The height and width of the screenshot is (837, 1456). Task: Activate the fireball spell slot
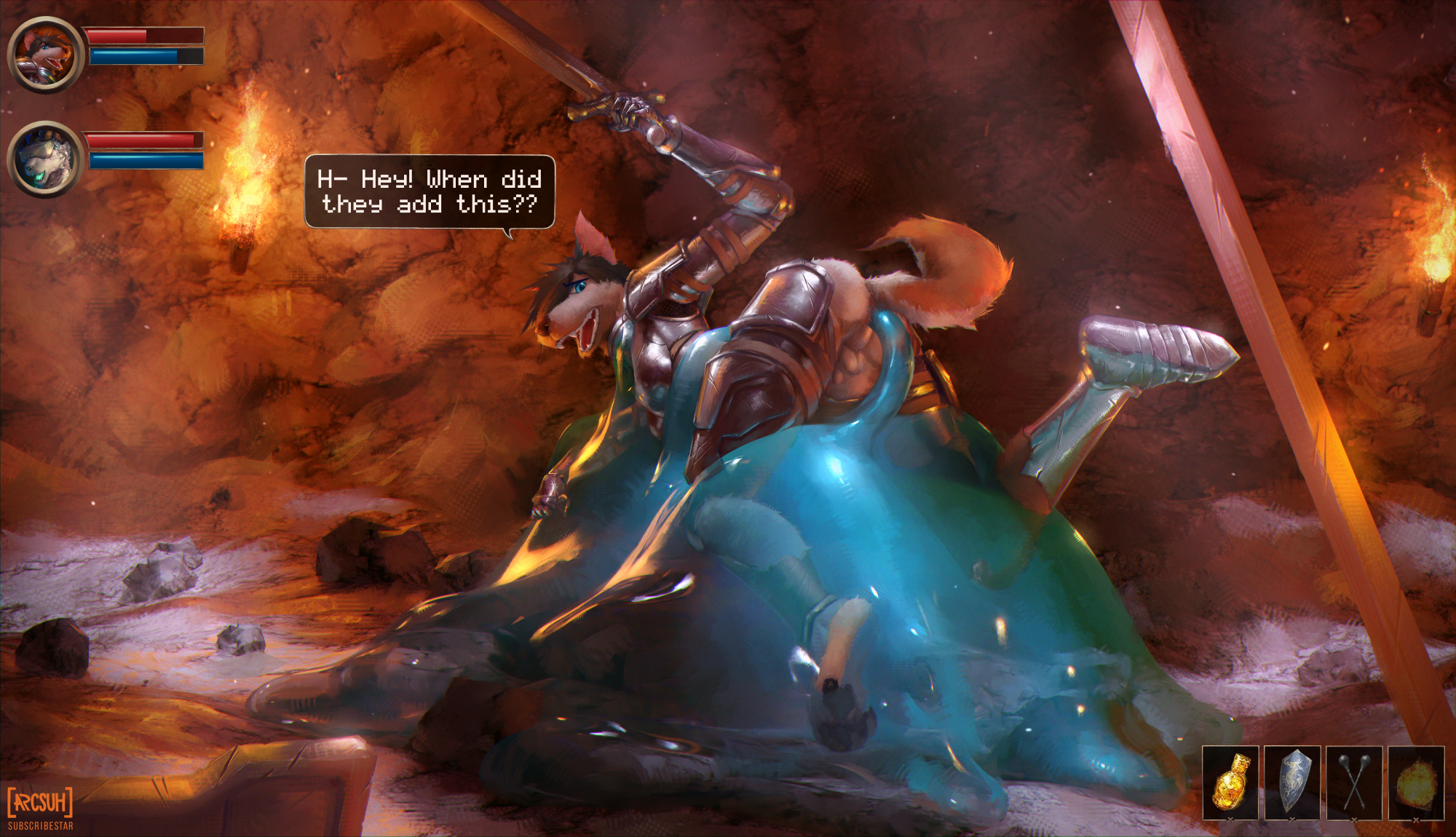1416,782
